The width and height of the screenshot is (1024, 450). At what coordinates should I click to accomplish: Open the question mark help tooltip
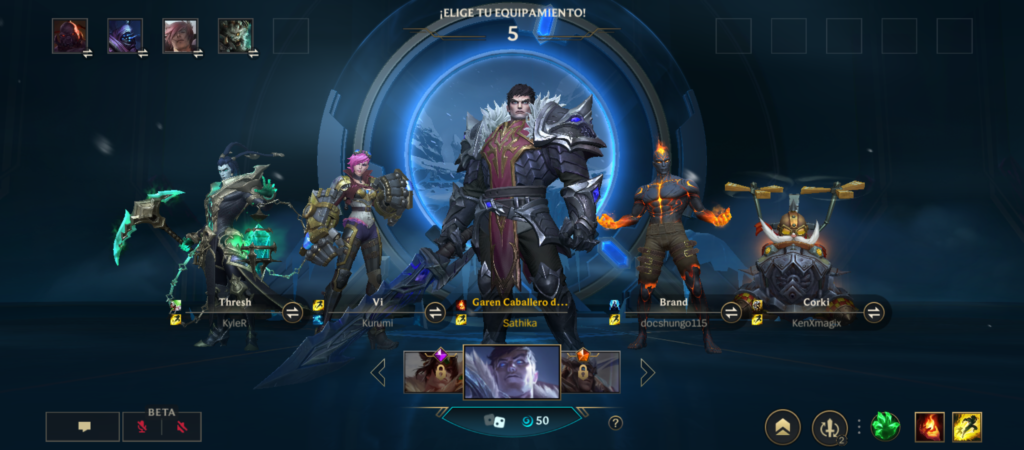[616, 422]
